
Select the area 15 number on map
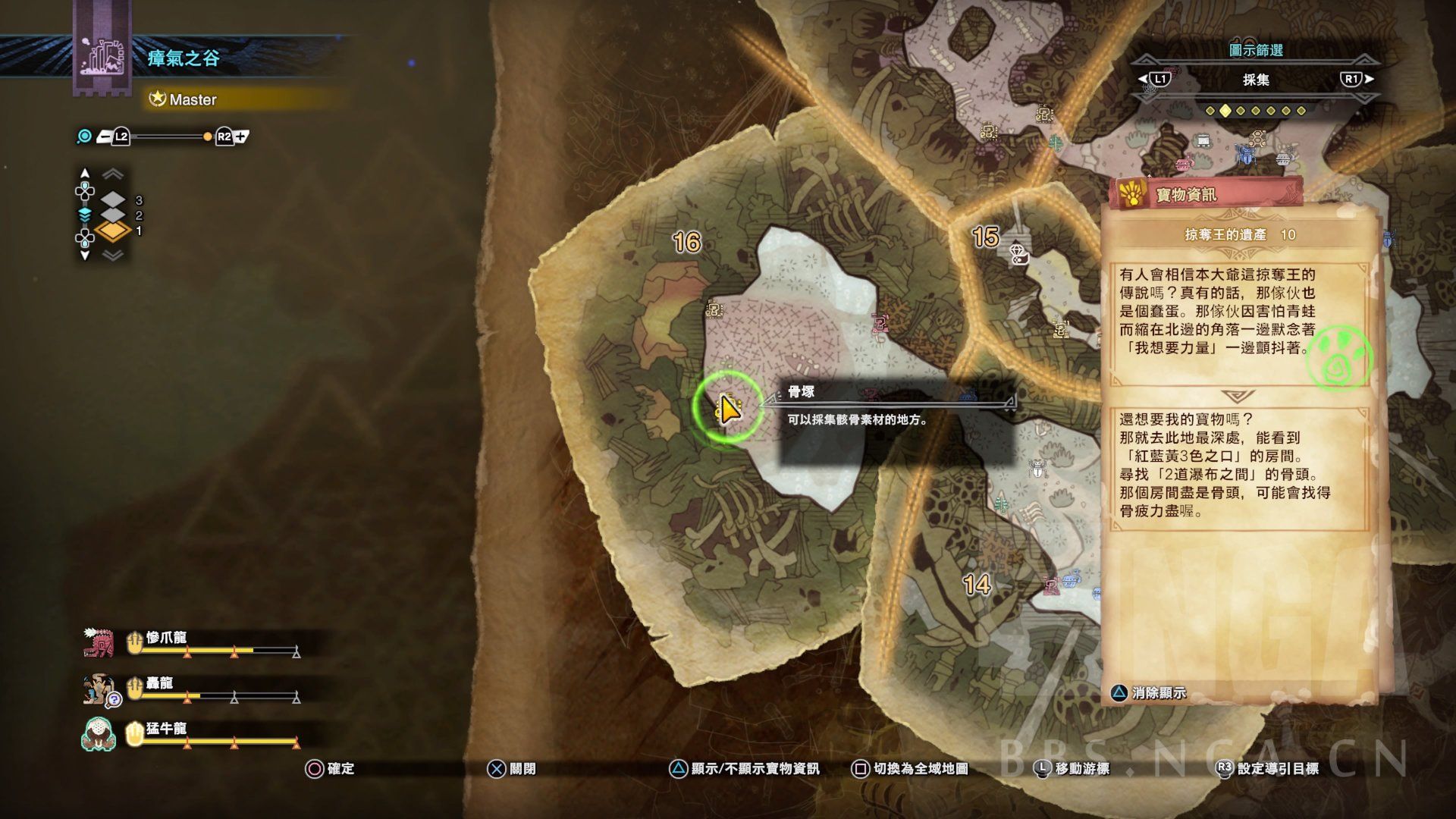click(x=985, y=237)
